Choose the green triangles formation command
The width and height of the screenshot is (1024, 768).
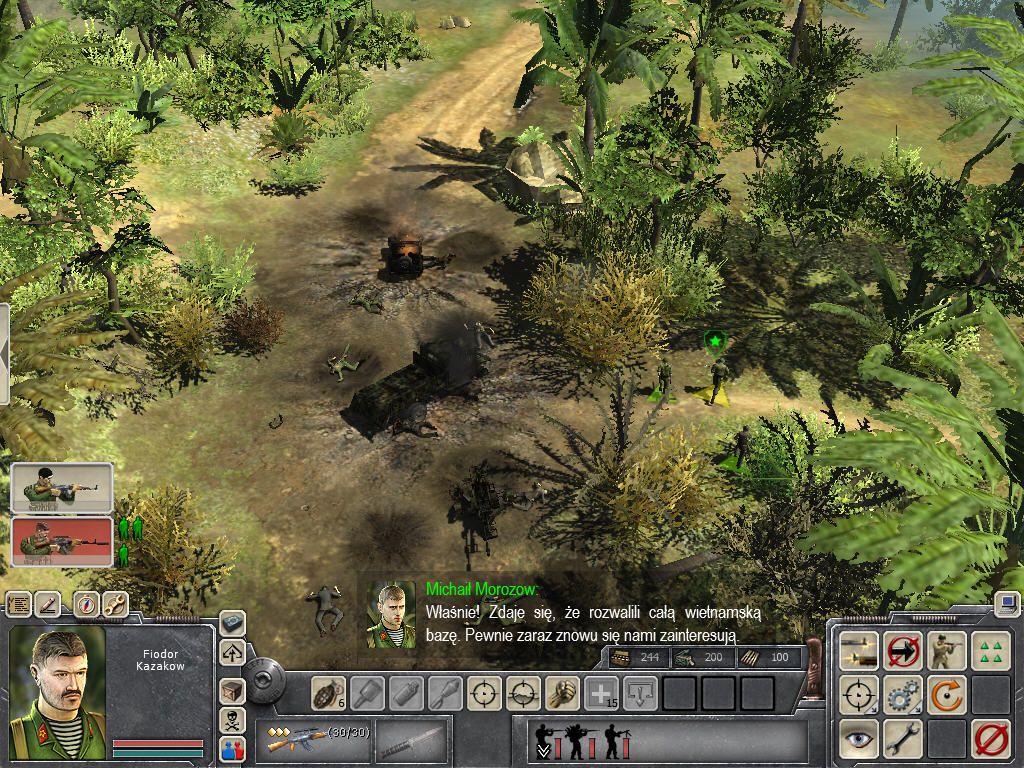pyautogui.click(x=990, y=650)
